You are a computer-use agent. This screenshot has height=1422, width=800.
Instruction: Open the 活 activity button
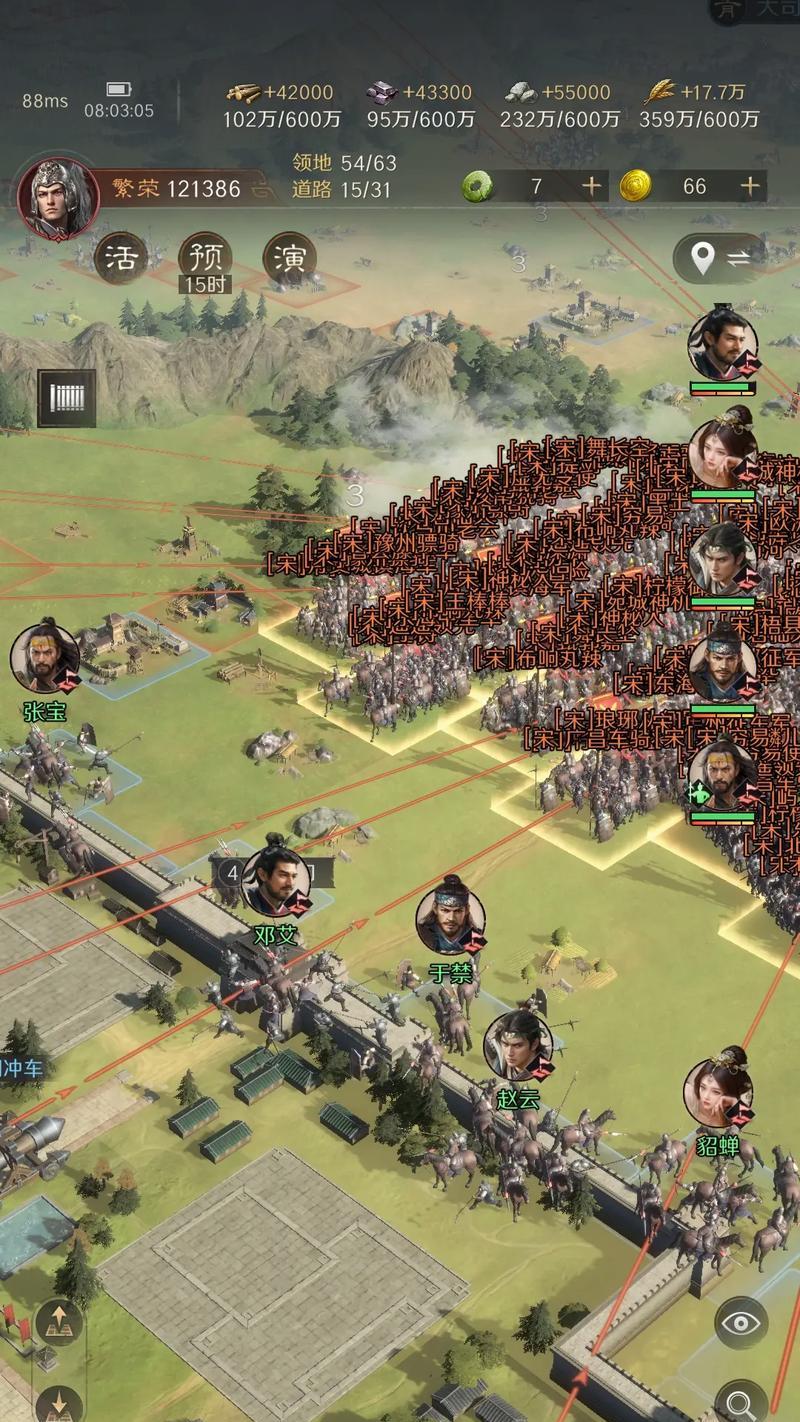point(120,258)
